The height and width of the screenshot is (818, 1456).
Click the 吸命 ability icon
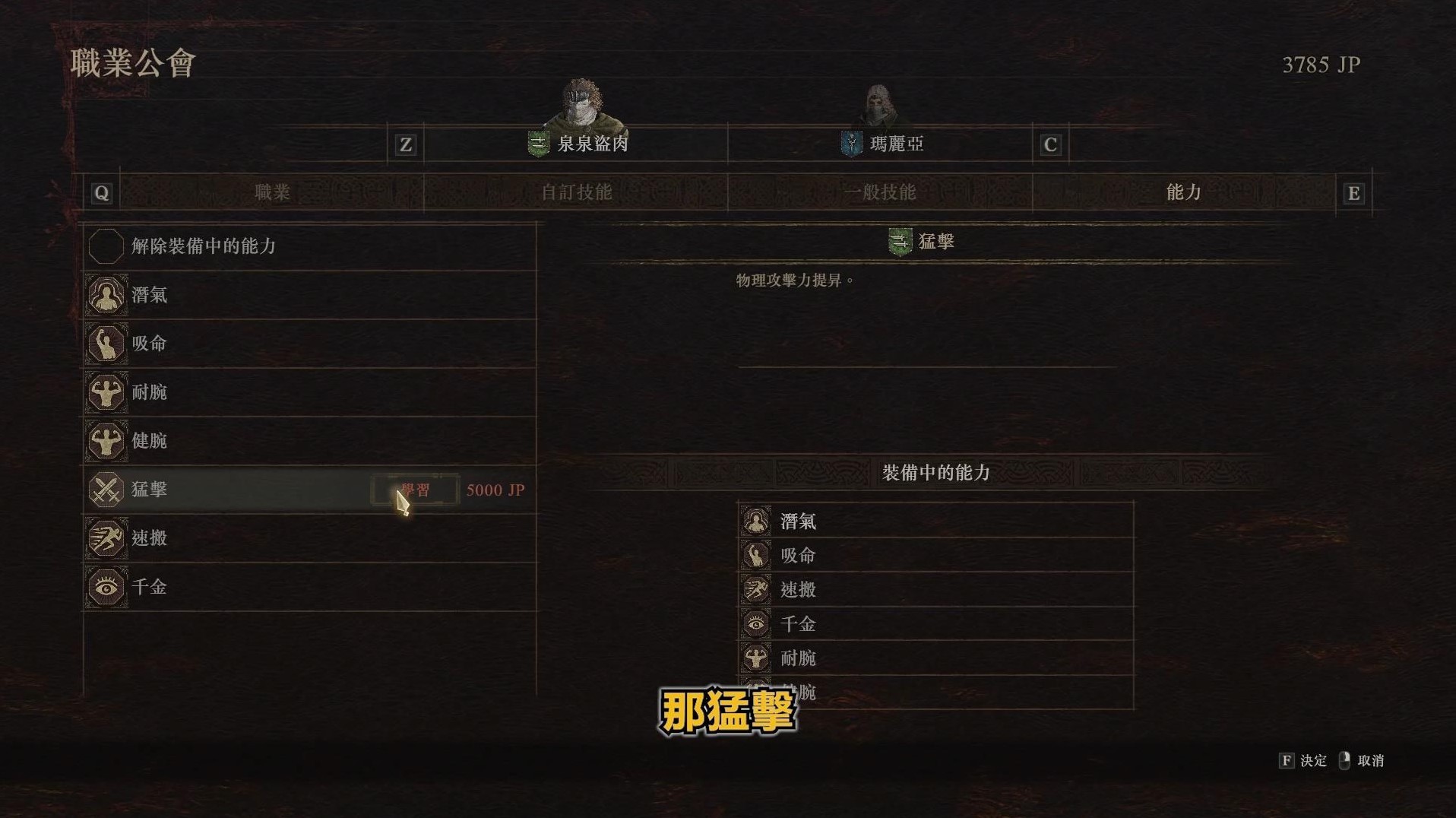tap(106, 344)
